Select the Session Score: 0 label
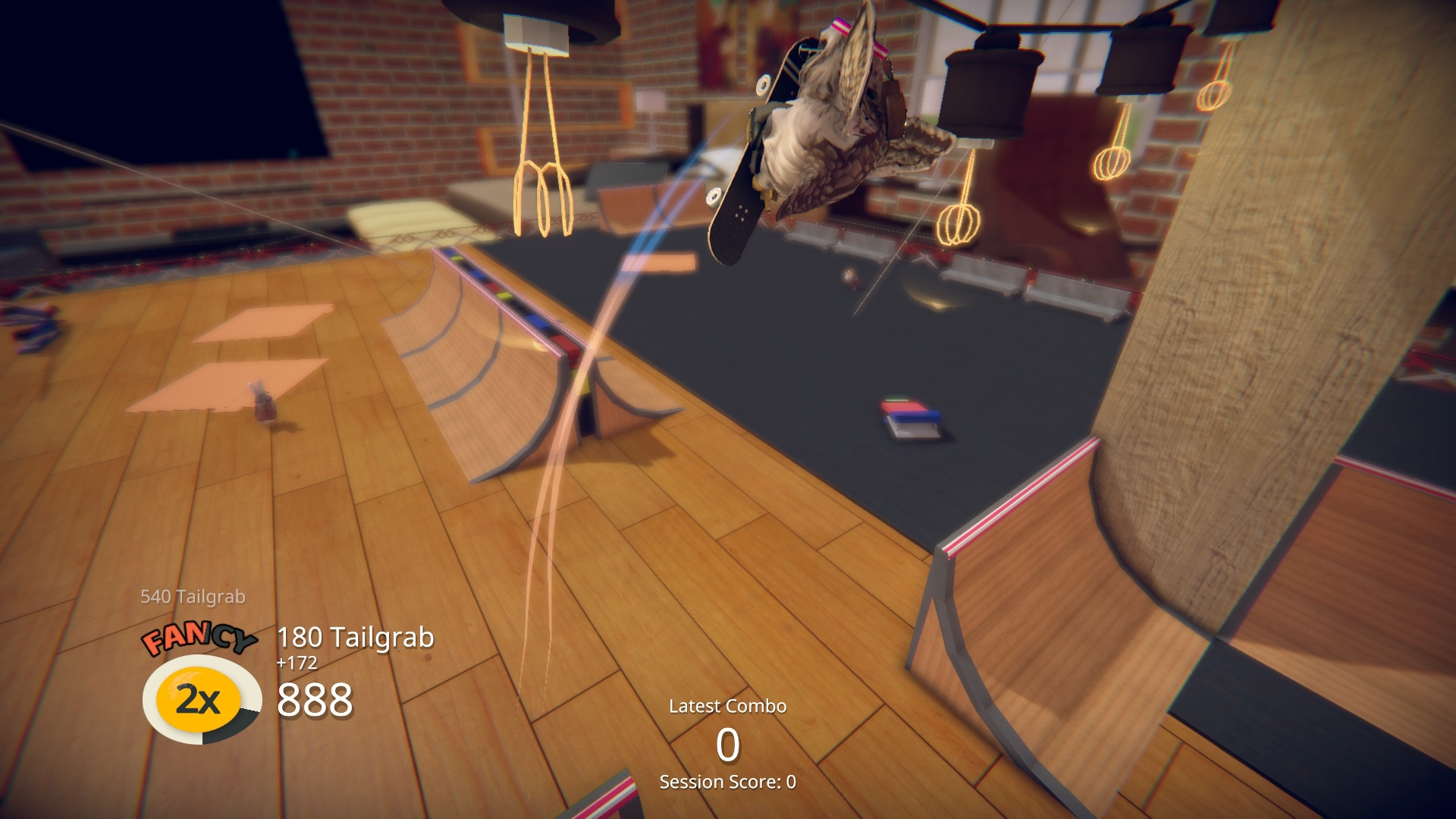The image size is (1456, 819). pos(727,783)
